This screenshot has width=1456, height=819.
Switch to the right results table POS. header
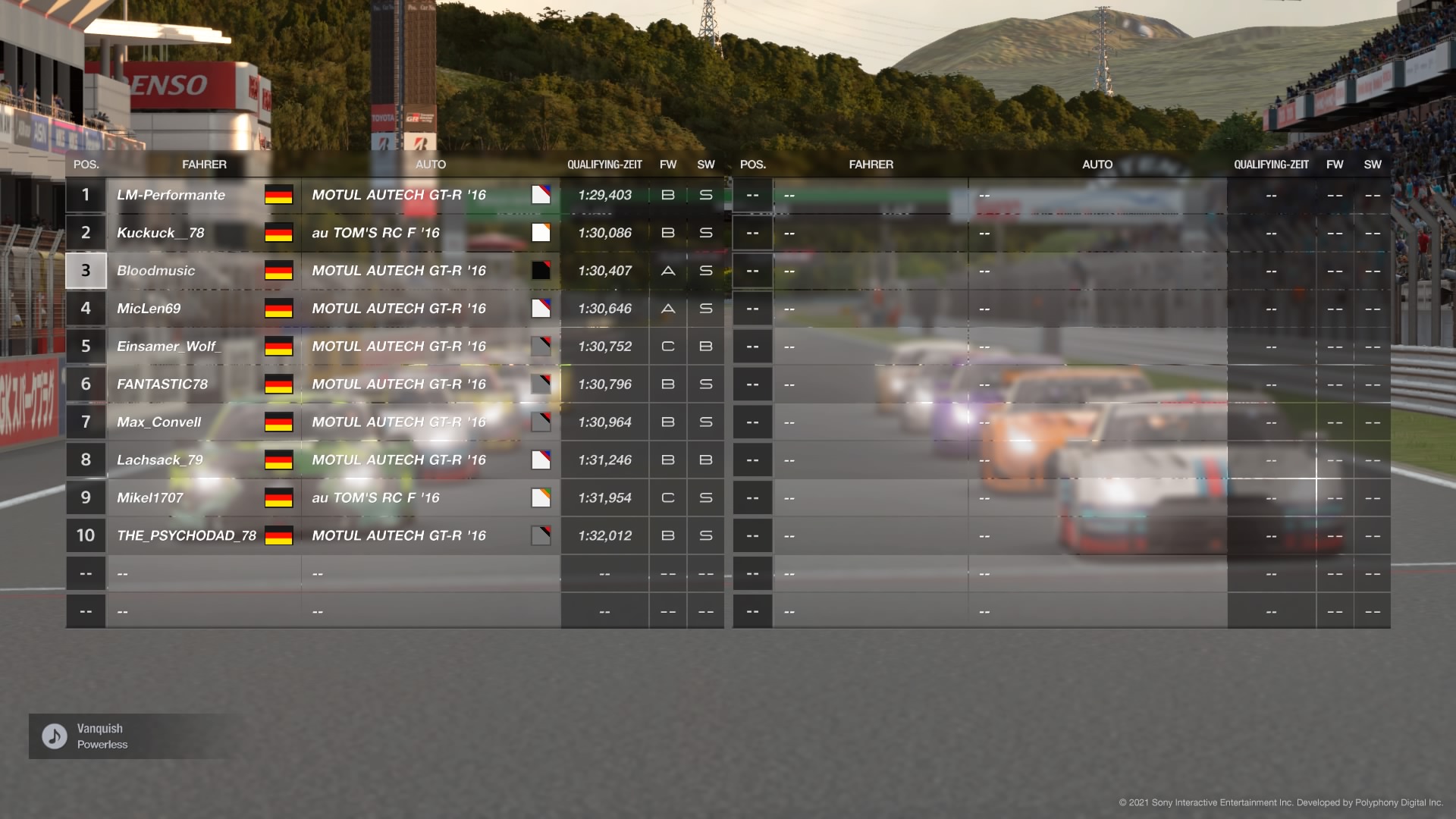pyautogui.click(x=752, y=165)
